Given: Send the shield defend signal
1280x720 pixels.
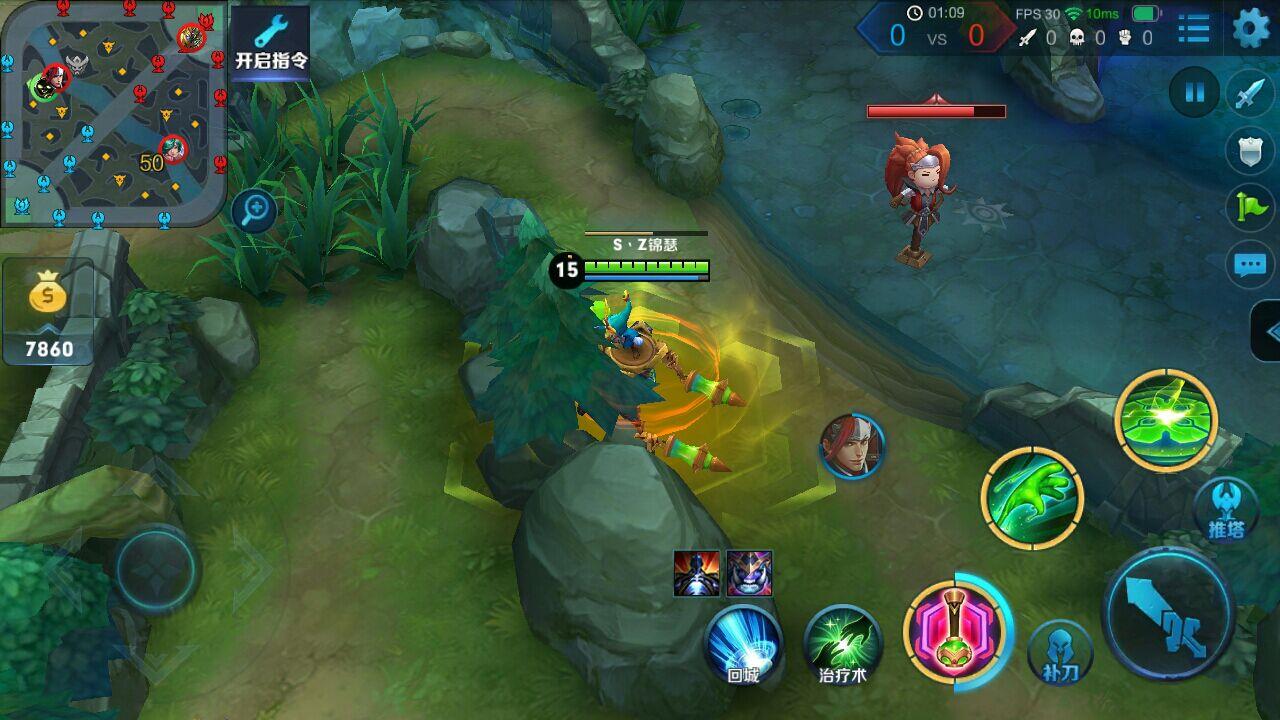Looking at the screenshot, I should point(1250,151).
